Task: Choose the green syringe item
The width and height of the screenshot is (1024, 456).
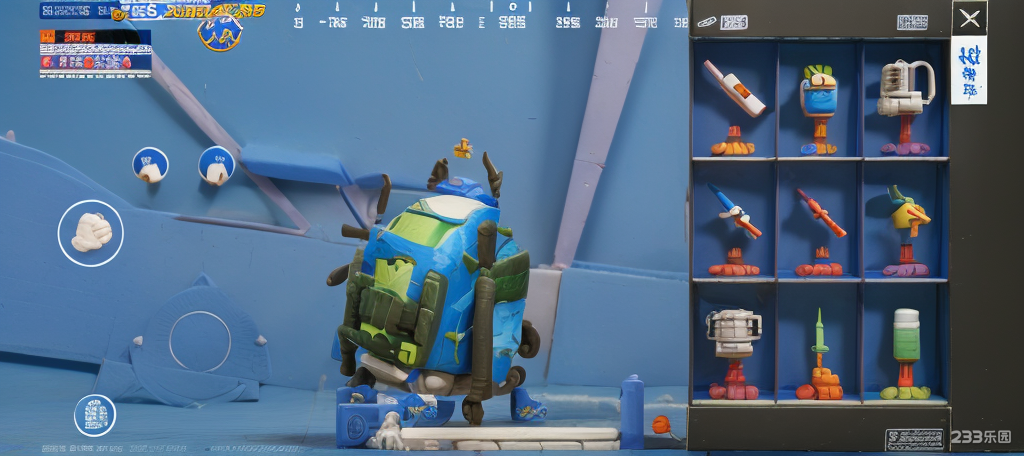Action: click(819, 345)
